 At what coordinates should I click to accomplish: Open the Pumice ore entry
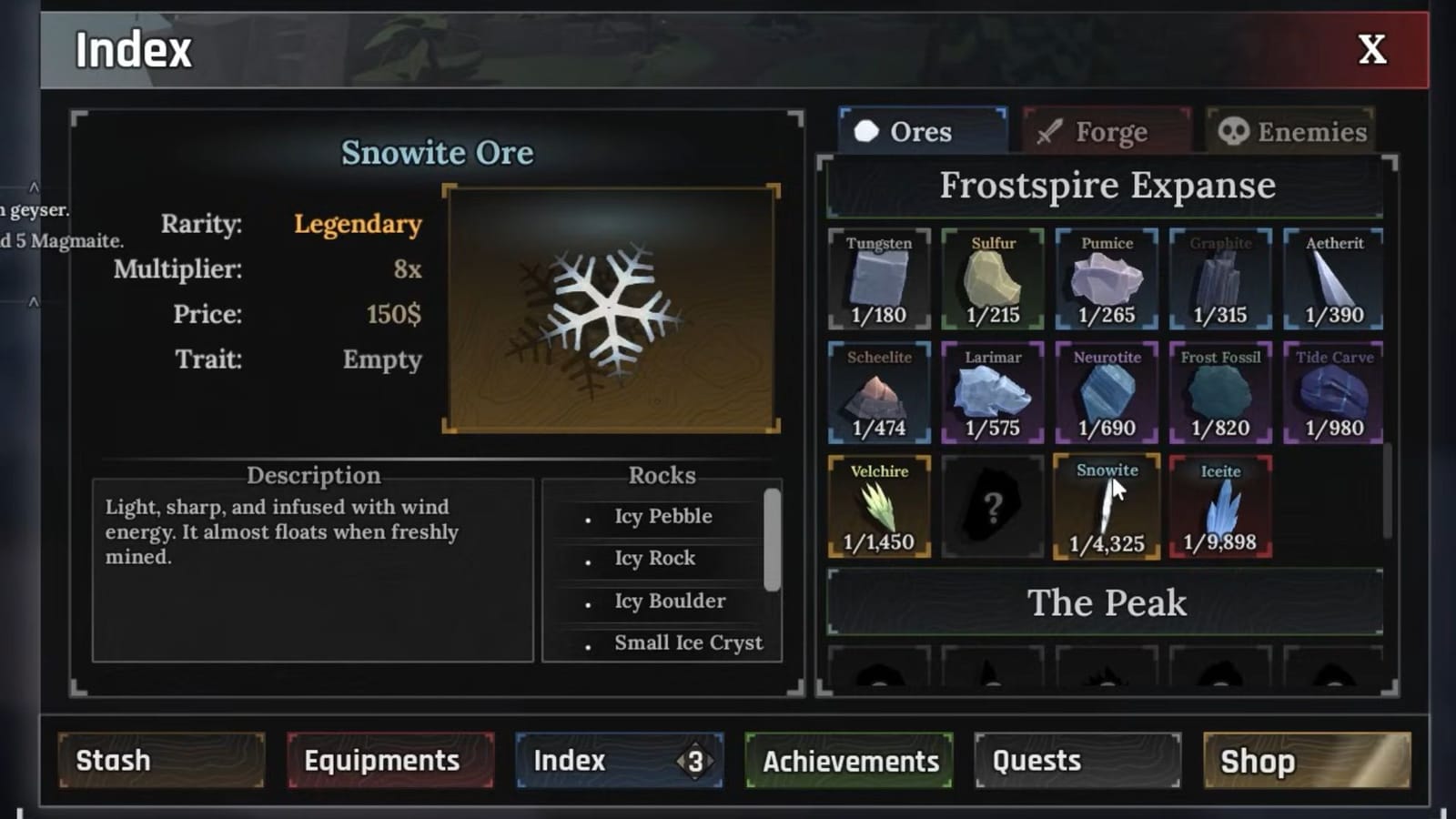[x=1107, y=279]
